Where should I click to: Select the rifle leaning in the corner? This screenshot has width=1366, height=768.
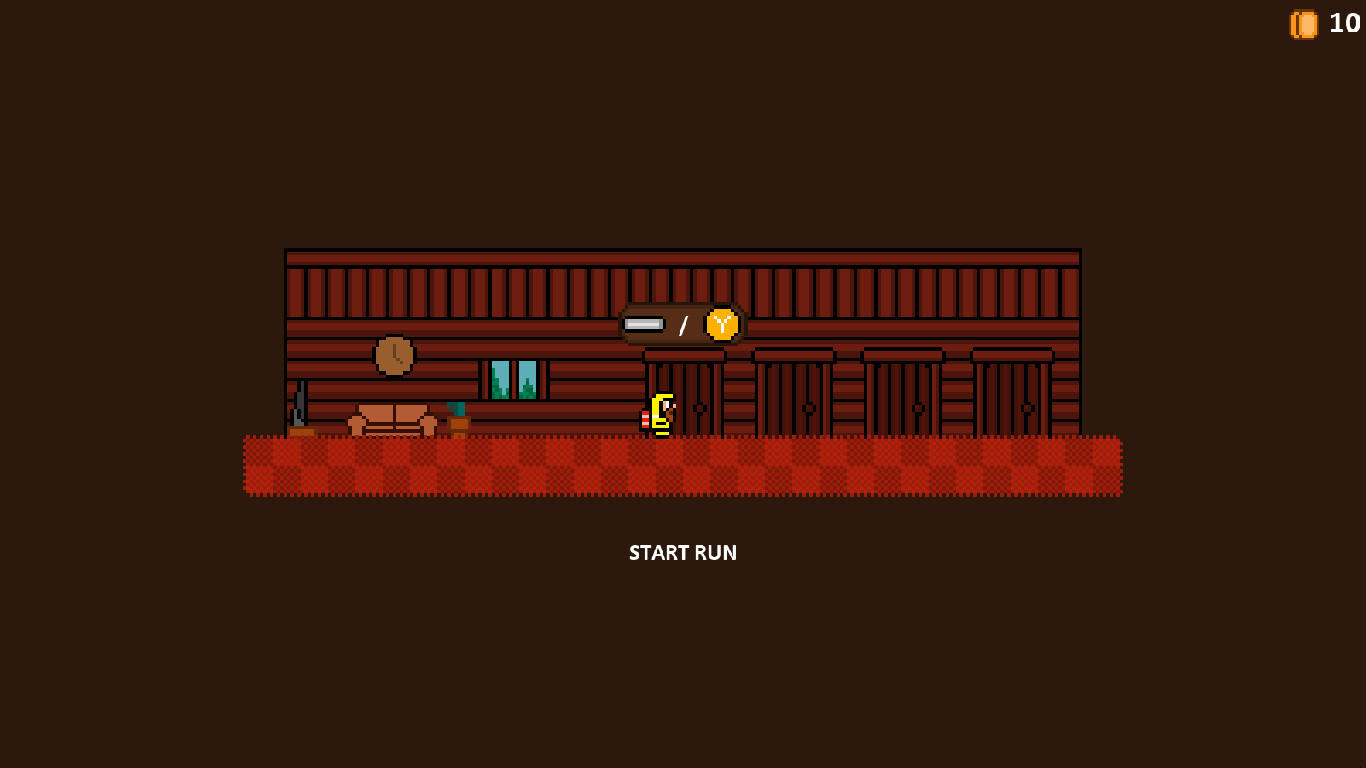(299, 405)
